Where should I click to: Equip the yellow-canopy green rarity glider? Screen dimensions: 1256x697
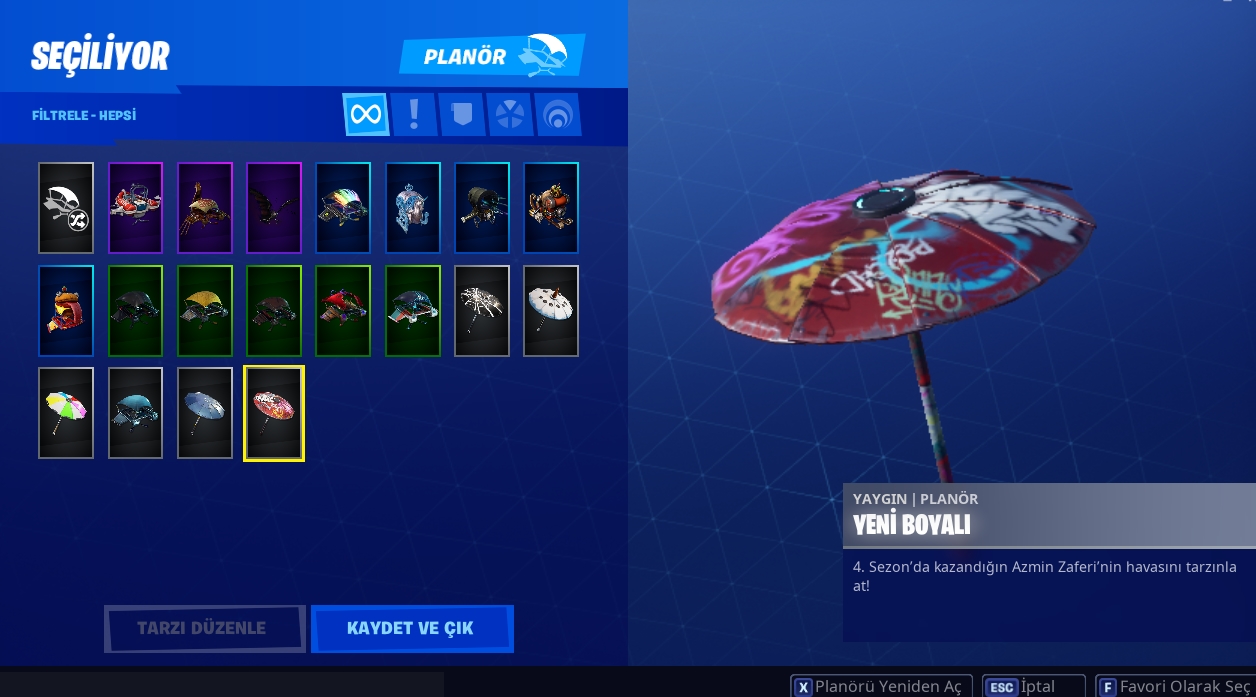205,311
